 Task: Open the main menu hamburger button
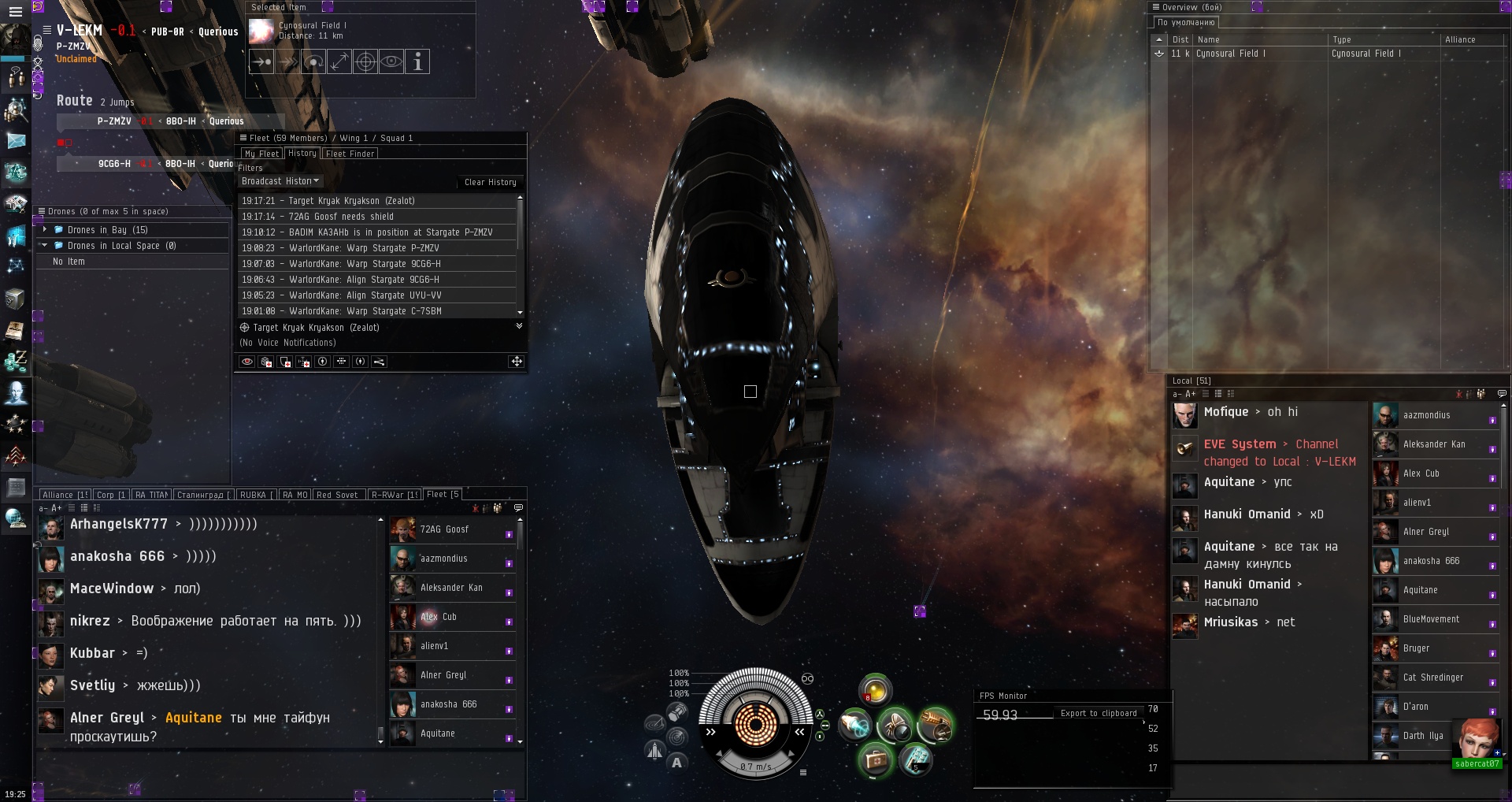15,12
